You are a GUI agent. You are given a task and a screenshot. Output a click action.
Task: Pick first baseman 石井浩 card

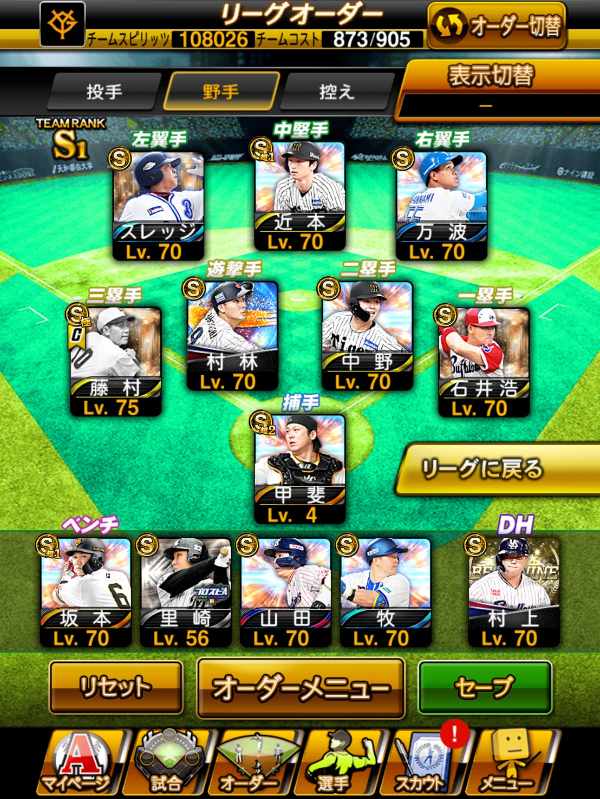(484, 360)
